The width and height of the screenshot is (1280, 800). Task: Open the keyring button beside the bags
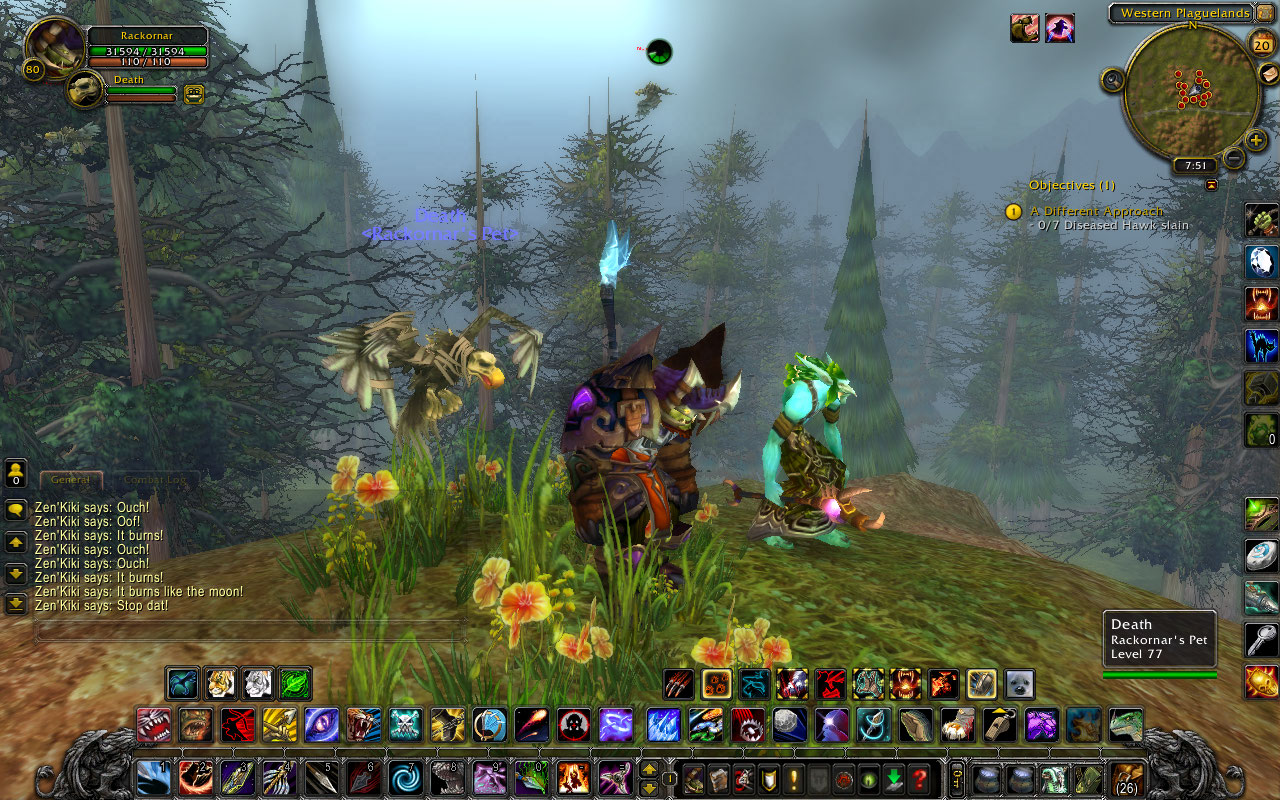tap(956, 778)
